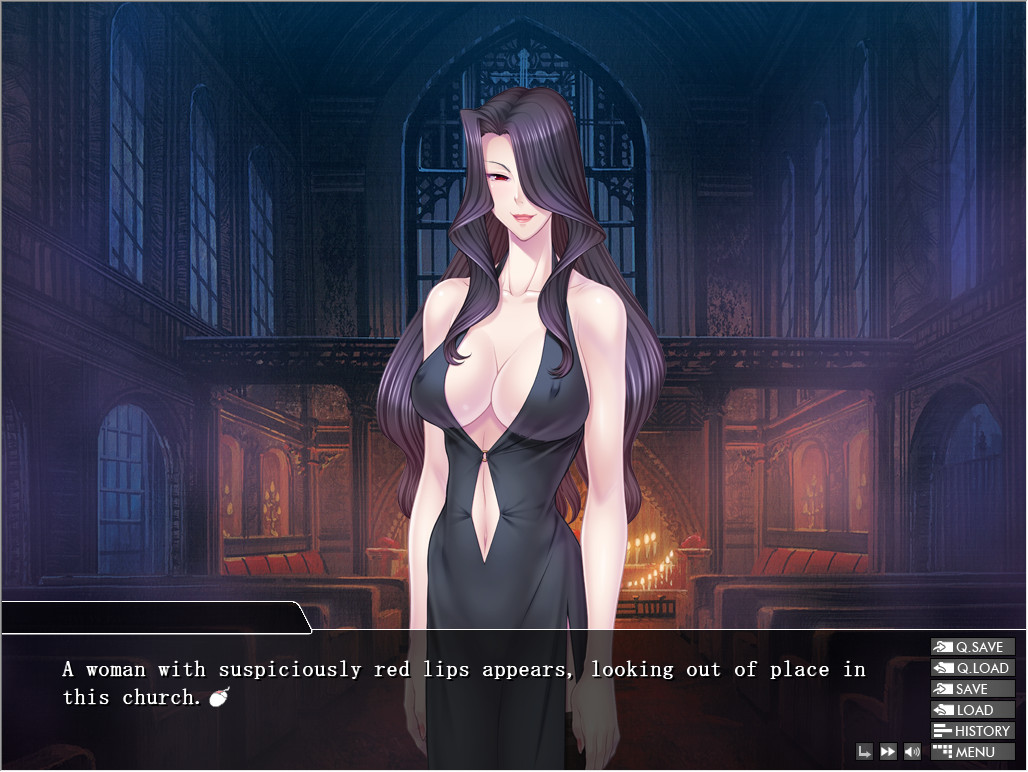Screen dimensions: 1028x772
Task: Open the game MENU
Action: [972, 752]
